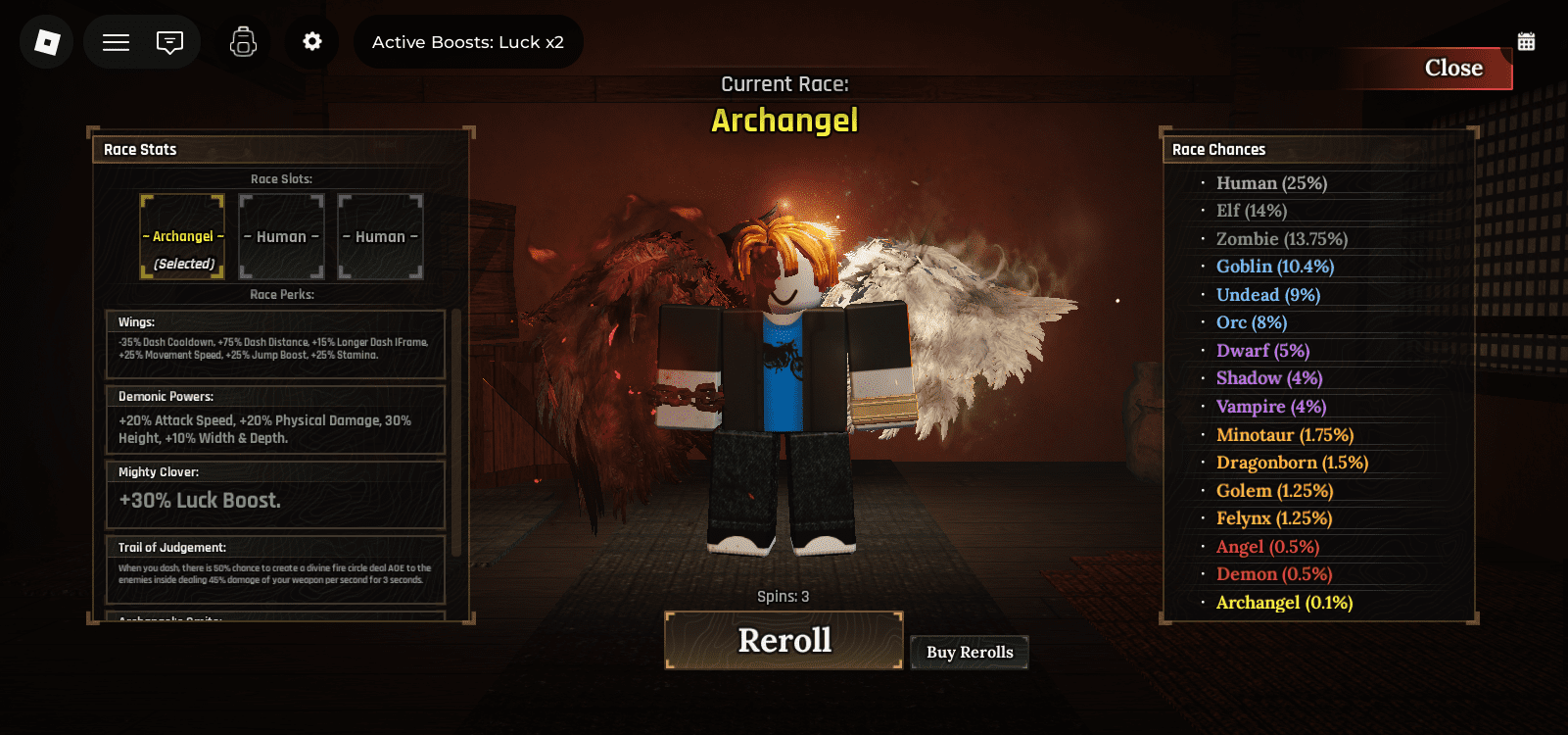Open the backpack inventory icon
The width and height of the screenshot is (1568, 735).
pyautogui.click(x=242, y=41)
